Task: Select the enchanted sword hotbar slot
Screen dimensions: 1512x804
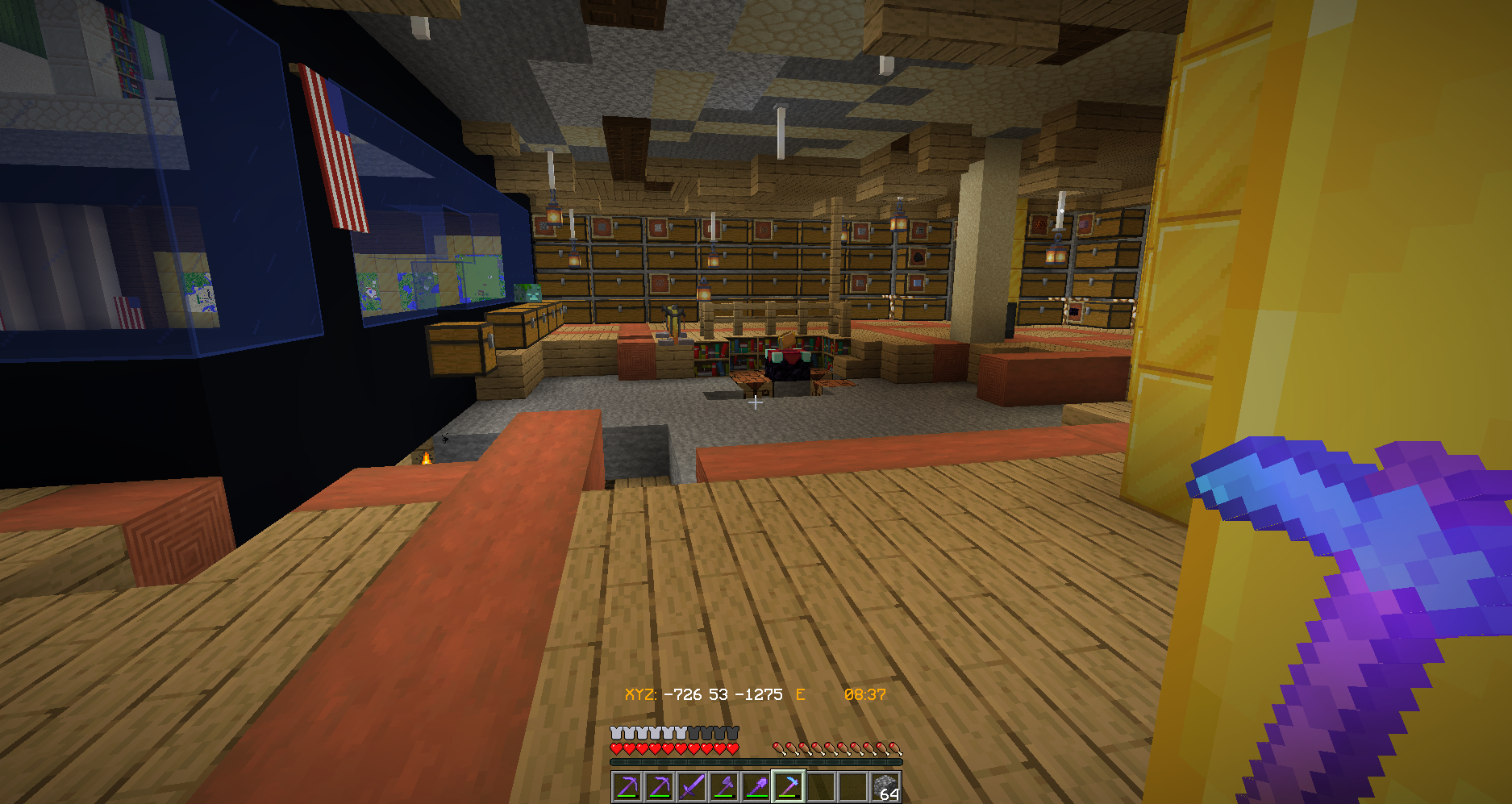Action: tap(691, 786)
